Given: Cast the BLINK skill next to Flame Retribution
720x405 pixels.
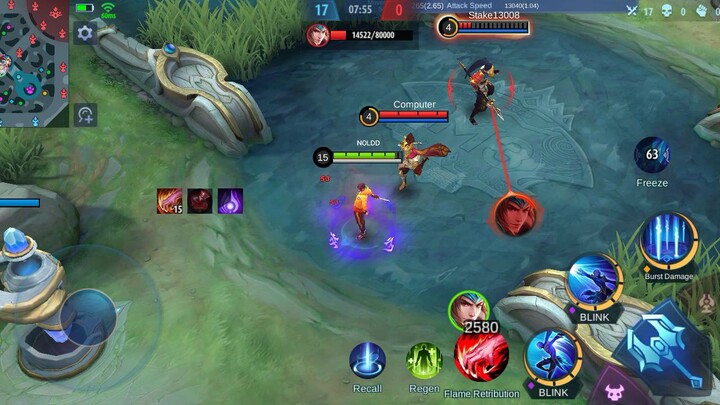Looking at the screenshot, I should (x=552, y=357).
